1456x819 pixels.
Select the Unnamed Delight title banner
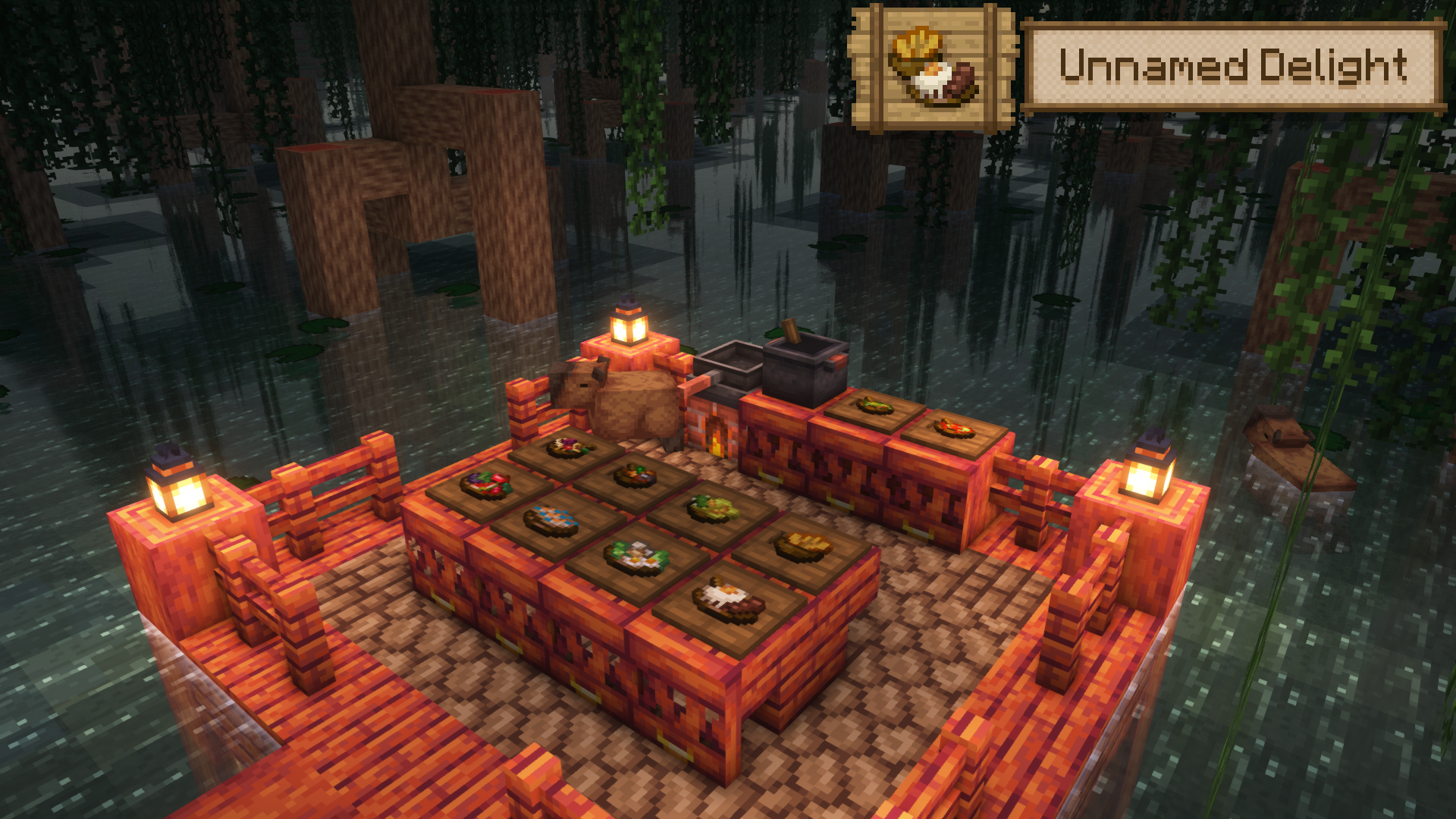pos(1232,67)
